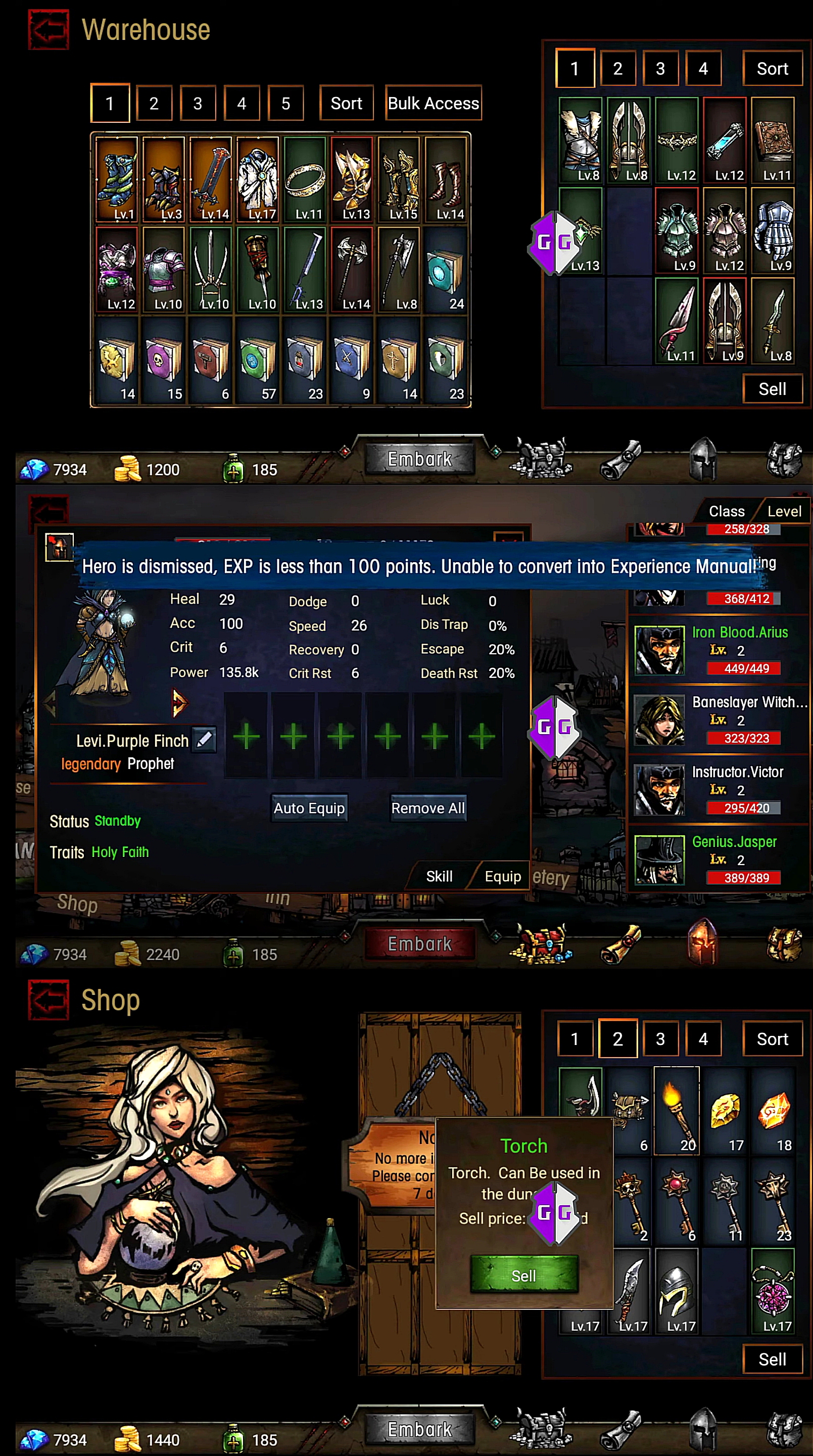Select the gold ring Lv.11 slot
This screenshot has height=1456, width=813.
point(305,179)
